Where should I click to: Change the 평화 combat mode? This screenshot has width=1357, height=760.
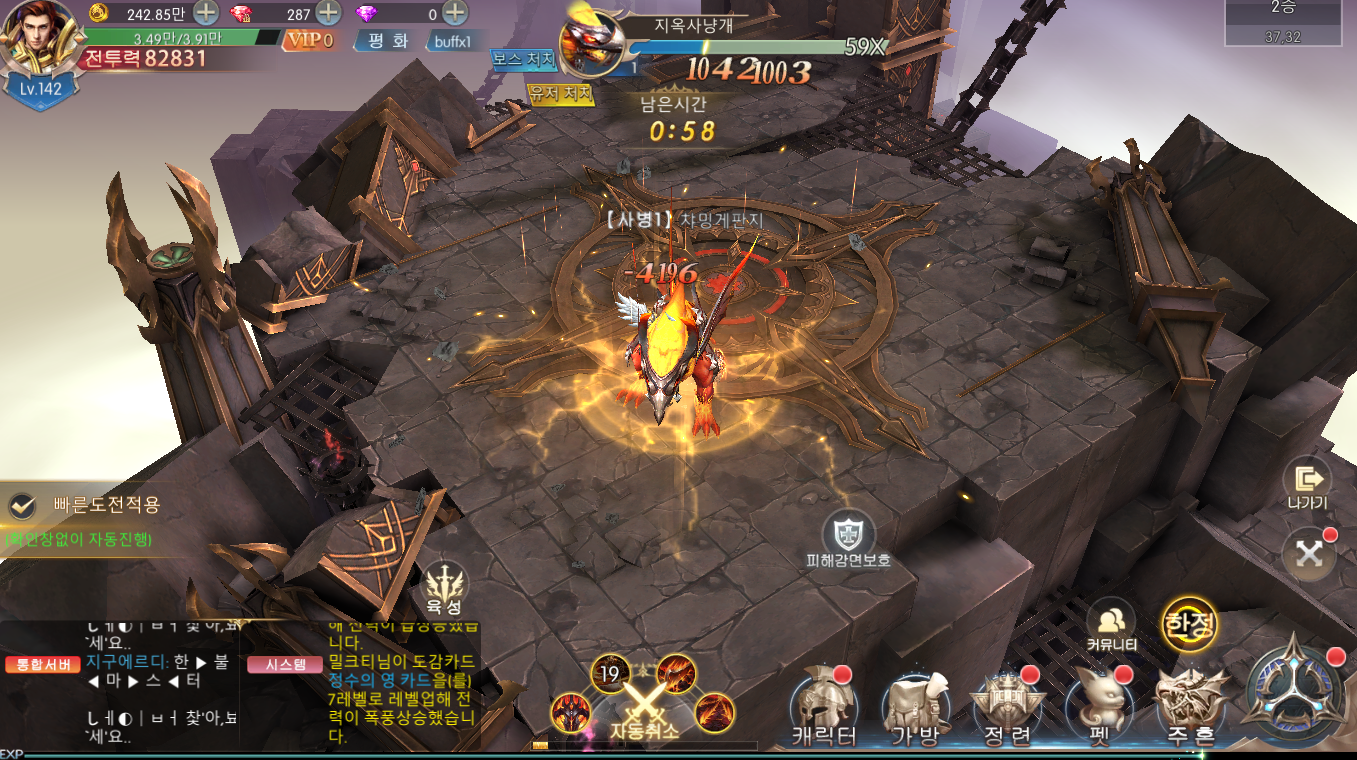[387, 41]
